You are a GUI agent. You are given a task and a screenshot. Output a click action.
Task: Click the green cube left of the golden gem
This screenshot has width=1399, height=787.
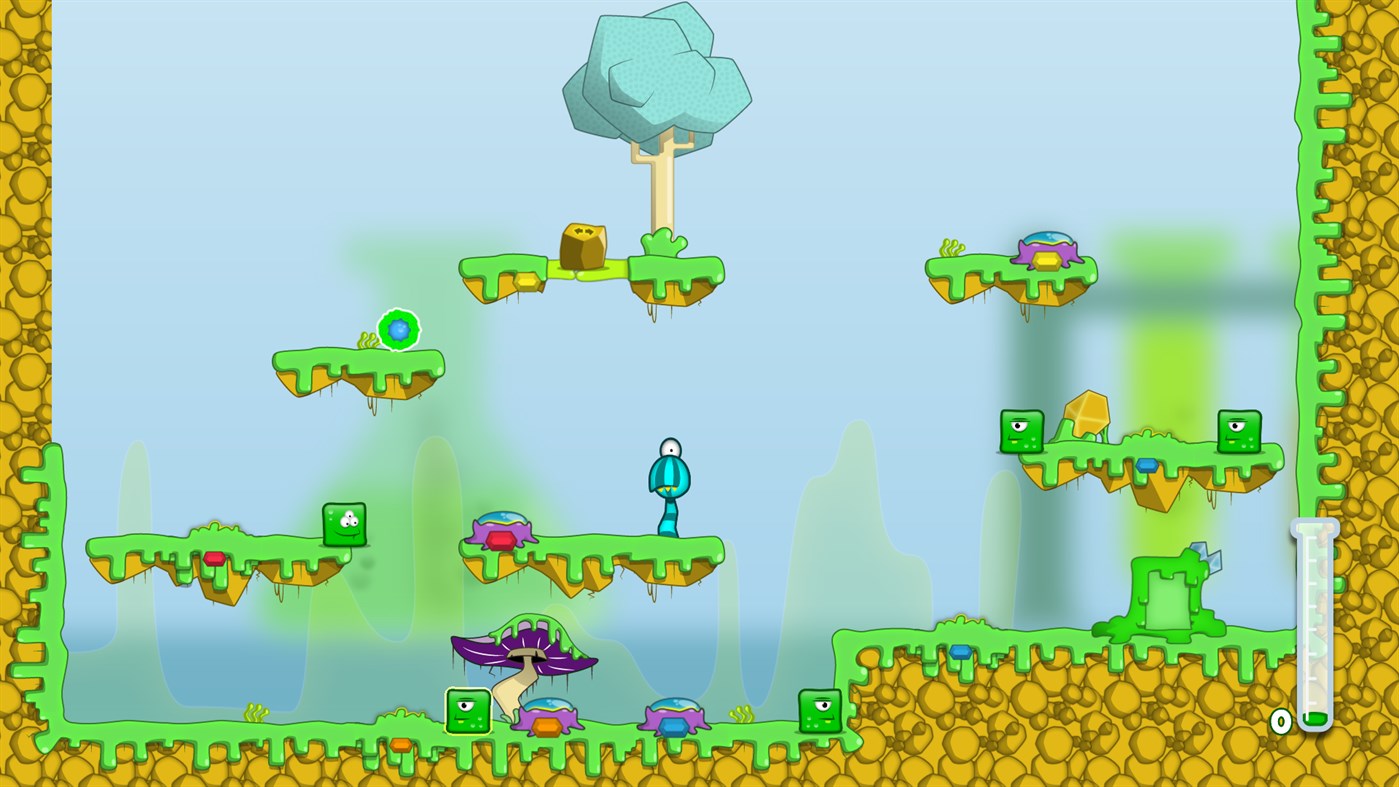(1021, 430)
